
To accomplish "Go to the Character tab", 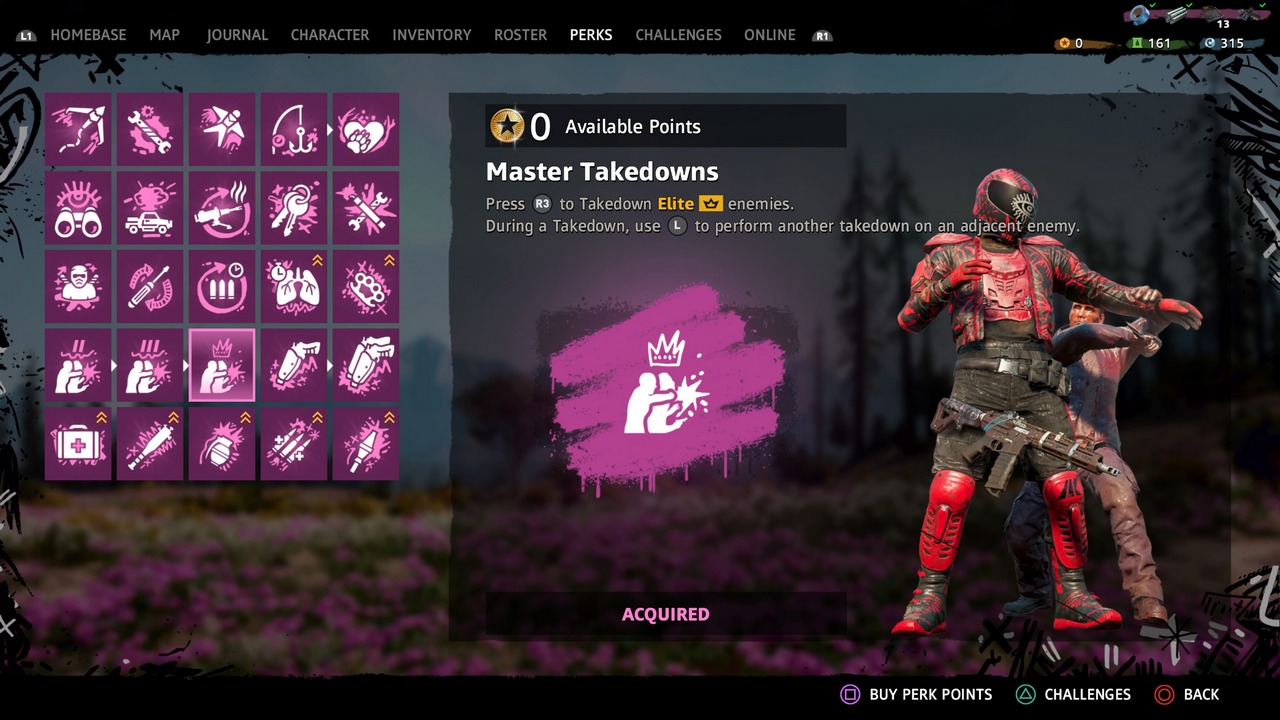I will point(330,35).
